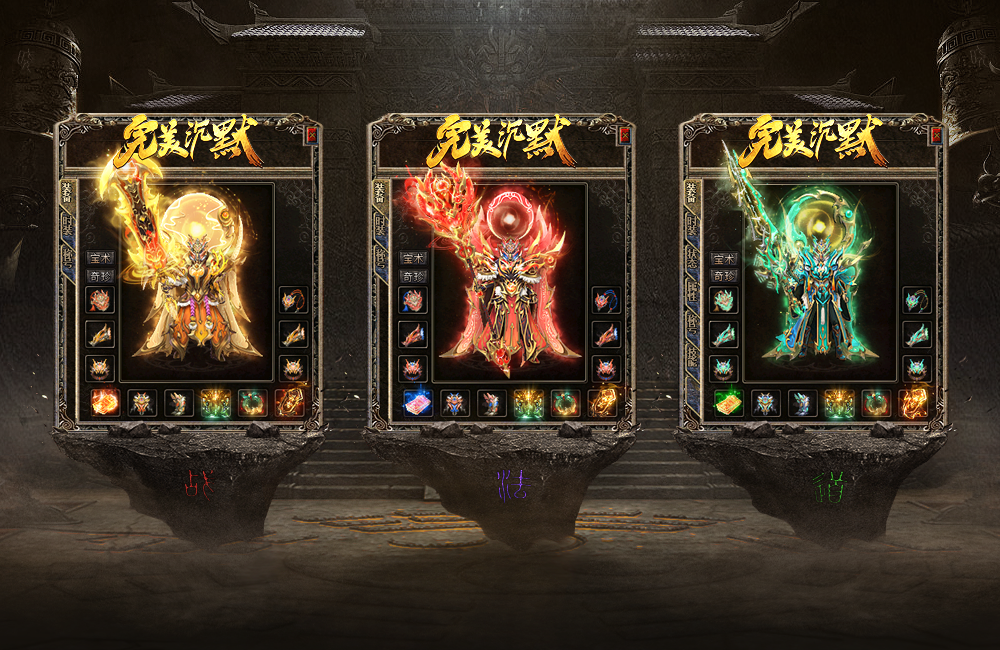Image resolution: width=1000 pixels, height=650 pixels.
Task: Click the 宝术 button in golden warrior panel
Action: tap(100, 258)
